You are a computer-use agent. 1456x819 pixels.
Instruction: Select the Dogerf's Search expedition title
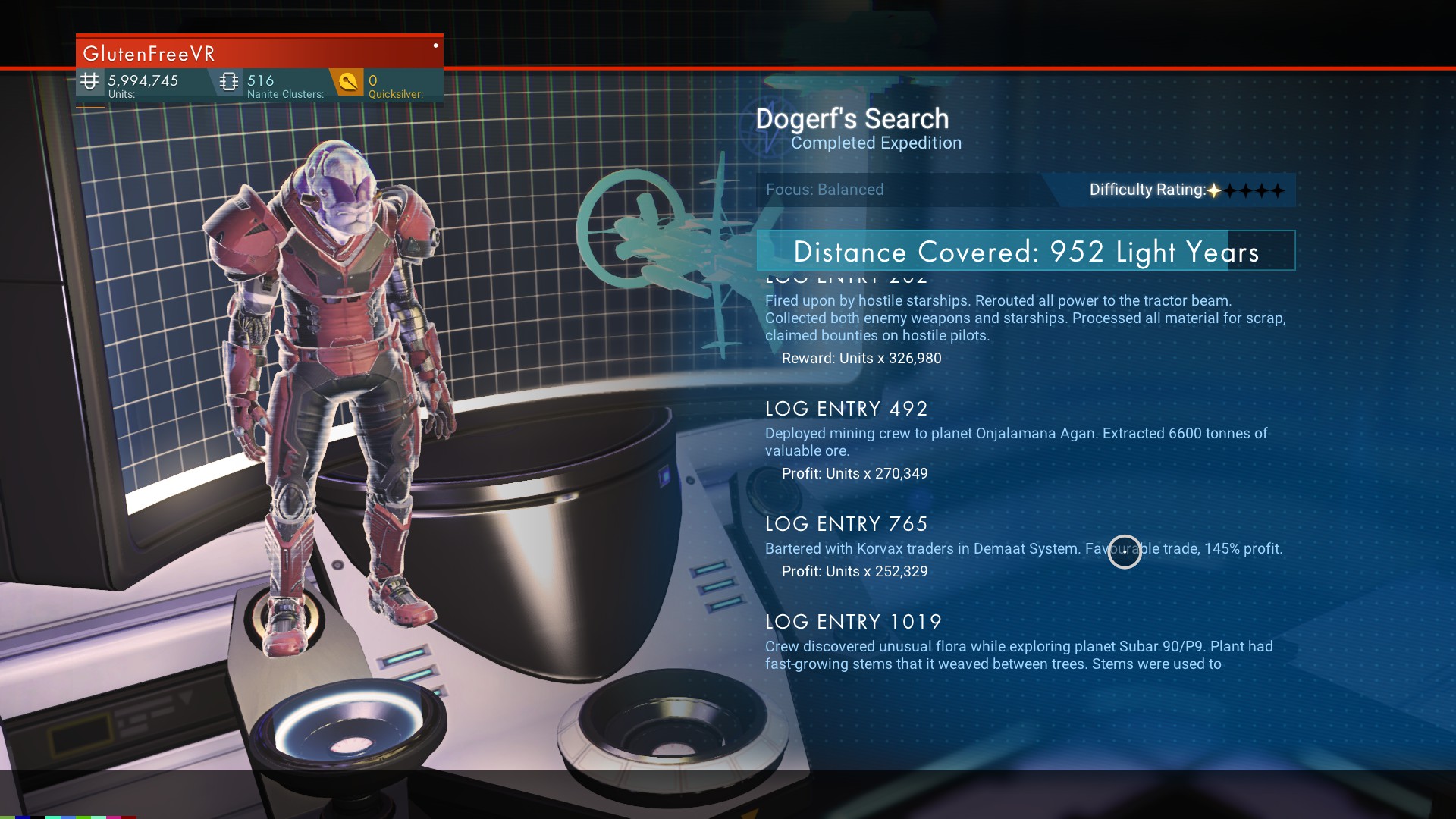(x=852, y=119)
